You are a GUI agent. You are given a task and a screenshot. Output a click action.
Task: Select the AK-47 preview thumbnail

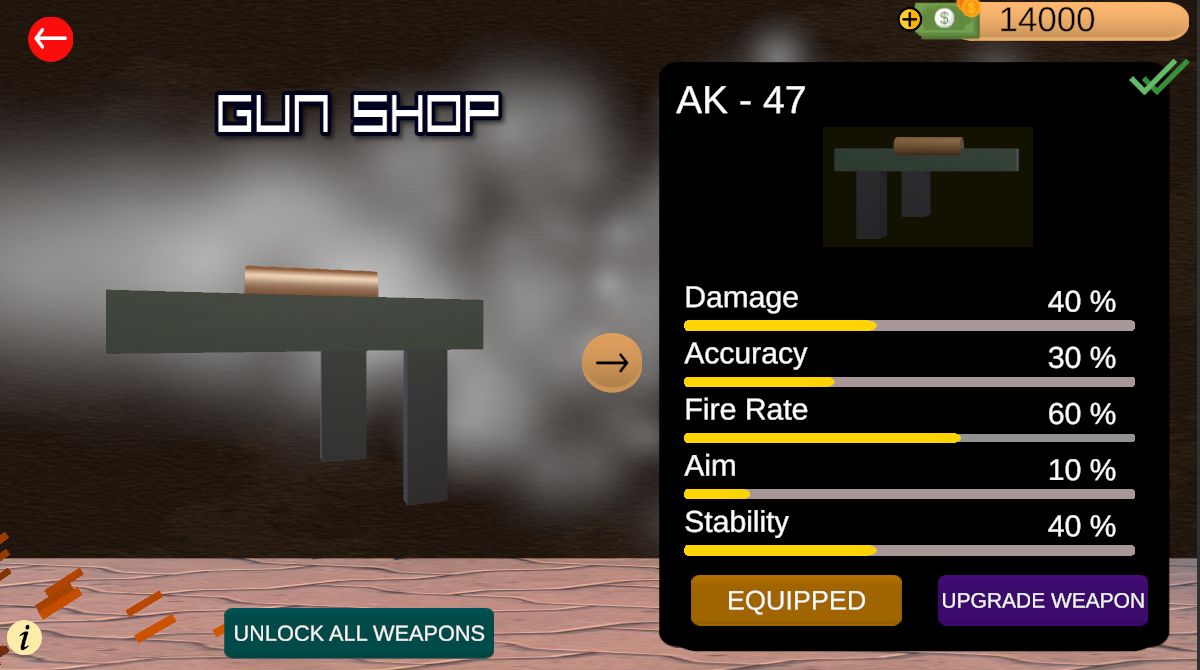[927, 186]
